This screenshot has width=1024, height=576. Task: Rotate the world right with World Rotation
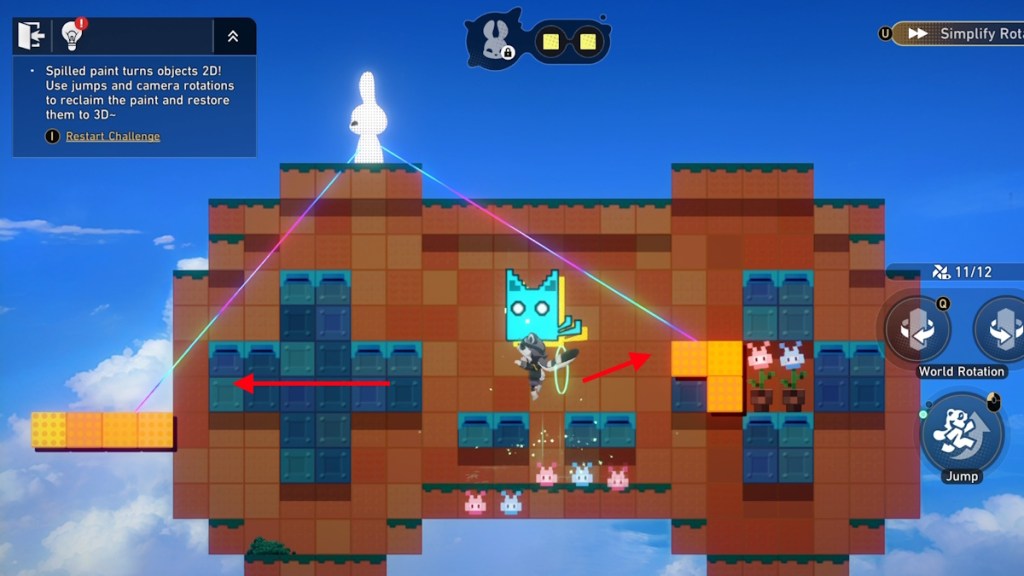tap(1002, 330)
